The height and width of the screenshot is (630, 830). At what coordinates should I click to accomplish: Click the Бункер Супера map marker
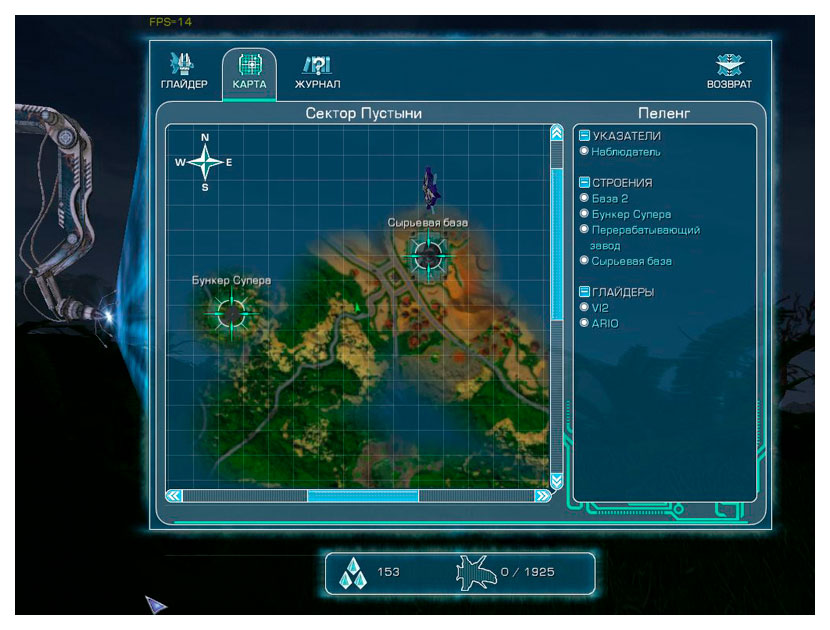pos(230,313)
